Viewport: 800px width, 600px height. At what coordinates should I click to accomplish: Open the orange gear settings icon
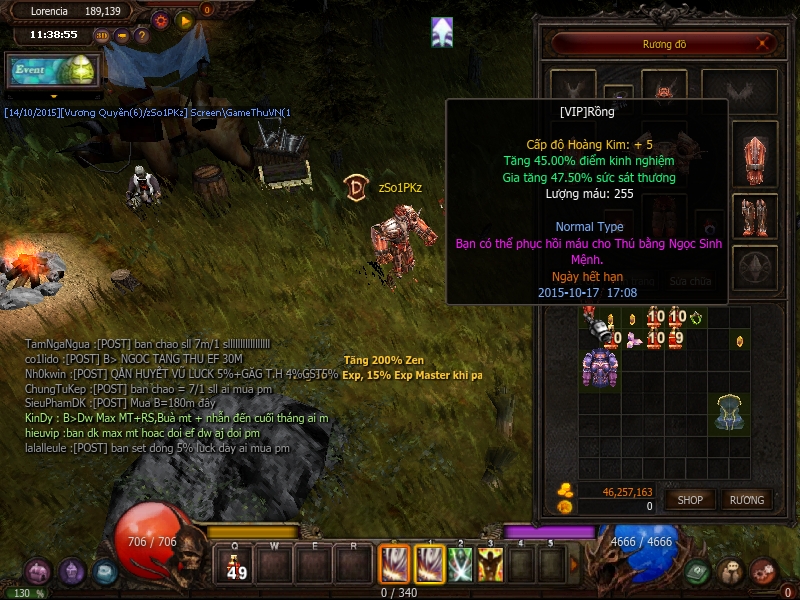pos(160,19)
